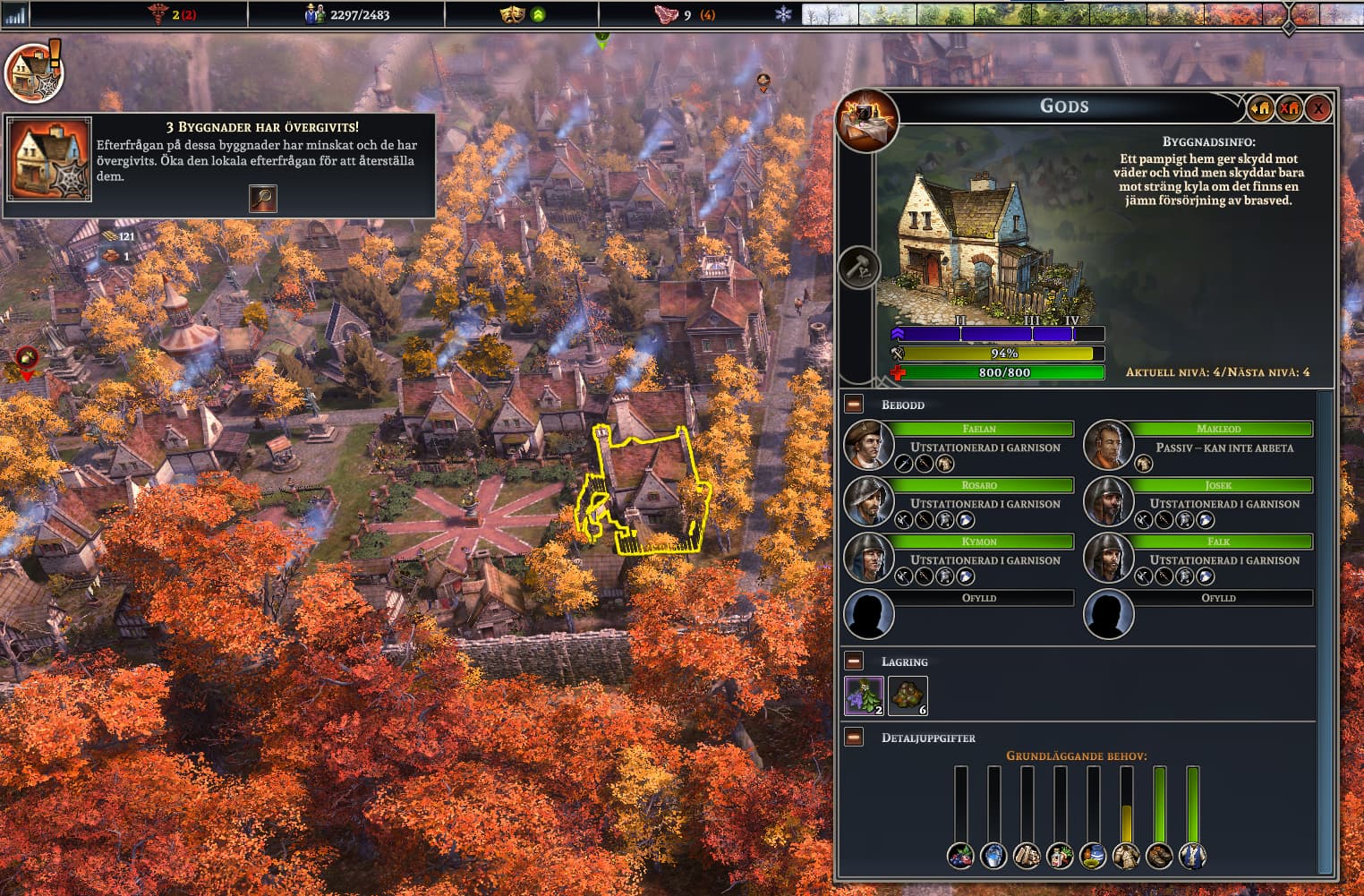
Task: Click the red X house button
Action: [1290, 109]
